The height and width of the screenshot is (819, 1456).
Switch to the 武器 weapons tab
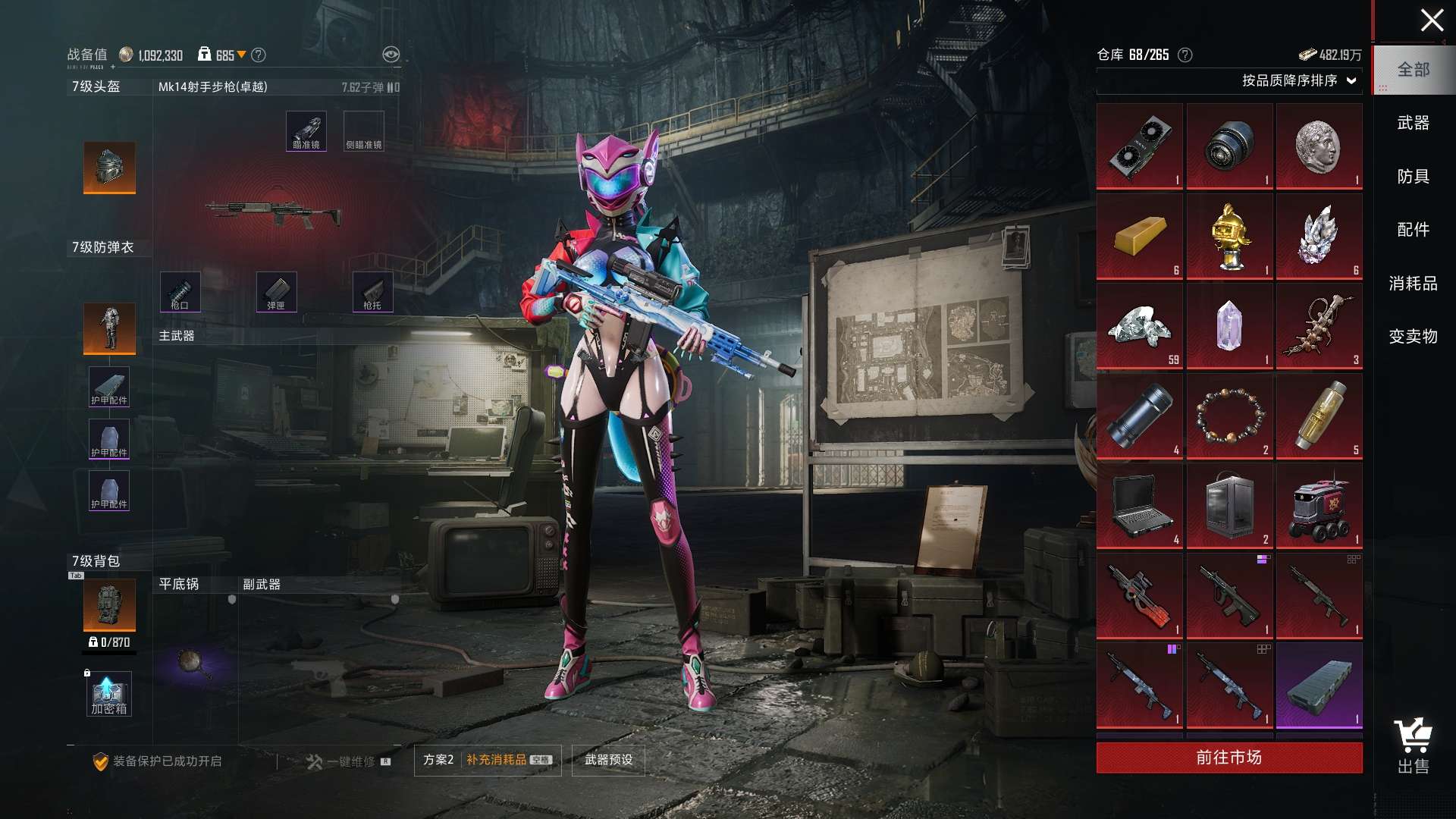(1413, 123)
